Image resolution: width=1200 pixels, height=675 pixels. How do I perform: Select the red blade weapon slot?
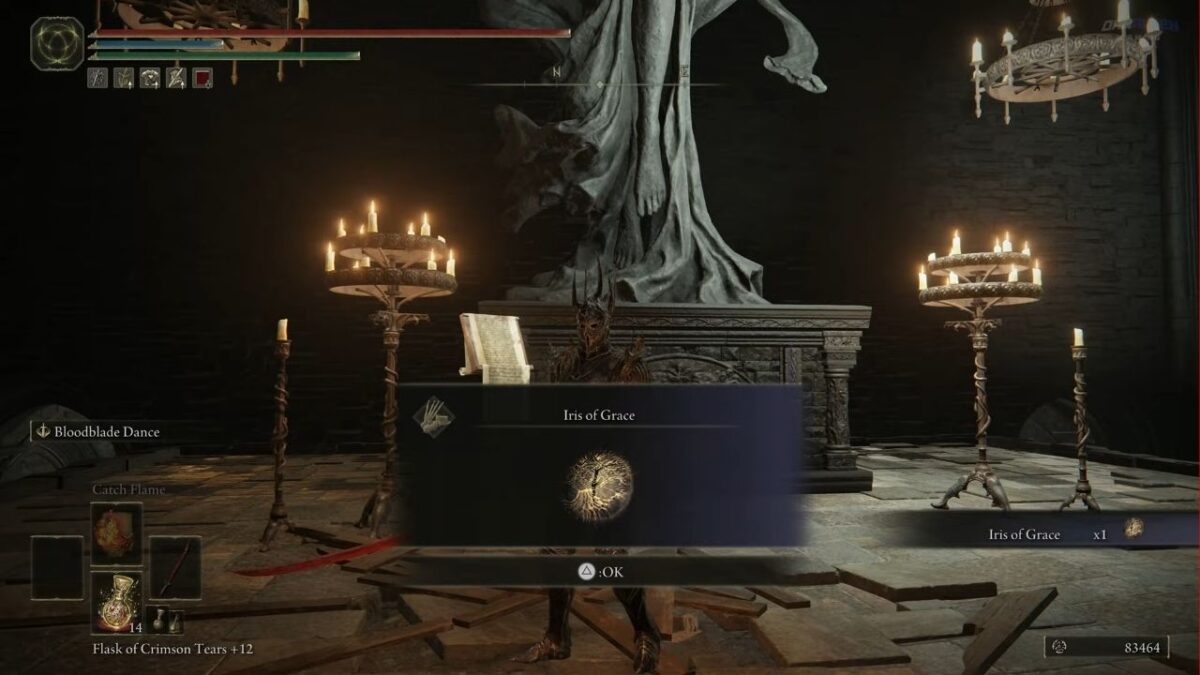coord(175,568)
